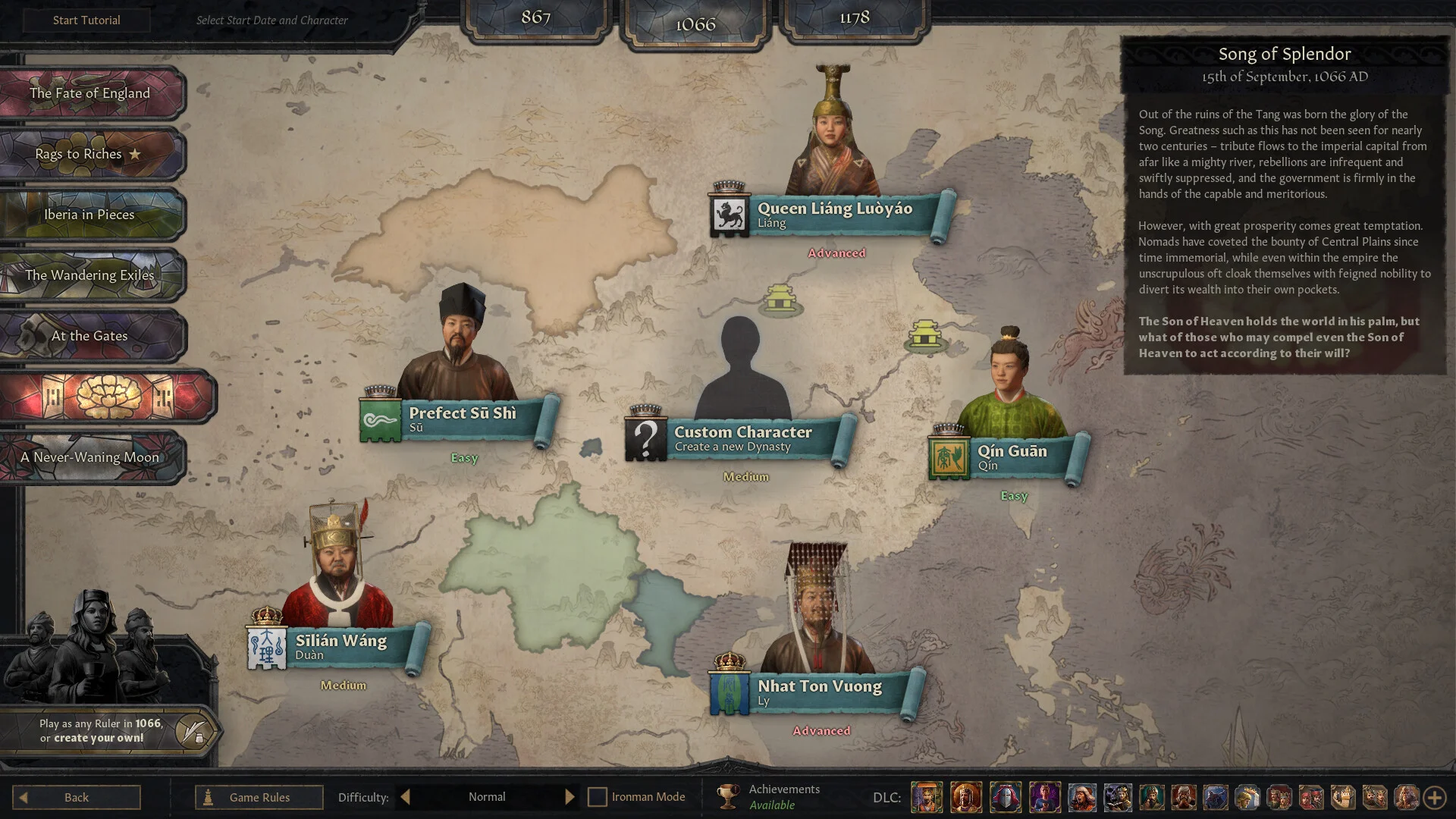Image resolution: width=1456 pixels, height=819 pixels.
Task: Decrease difficulty using the left arrow
Action: tap(405, 797)
